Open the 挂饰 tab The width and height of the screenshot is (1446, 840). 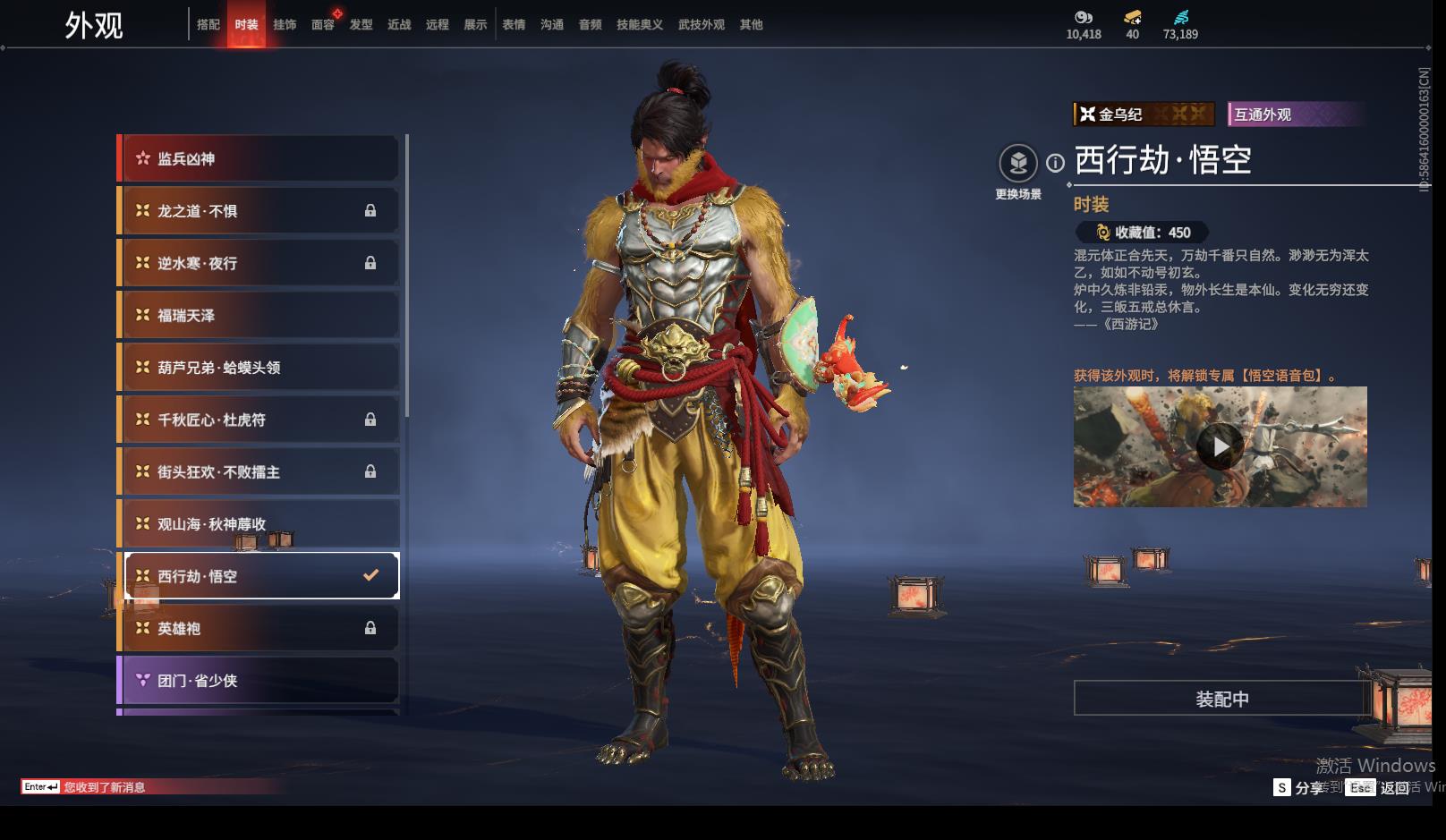285,25
